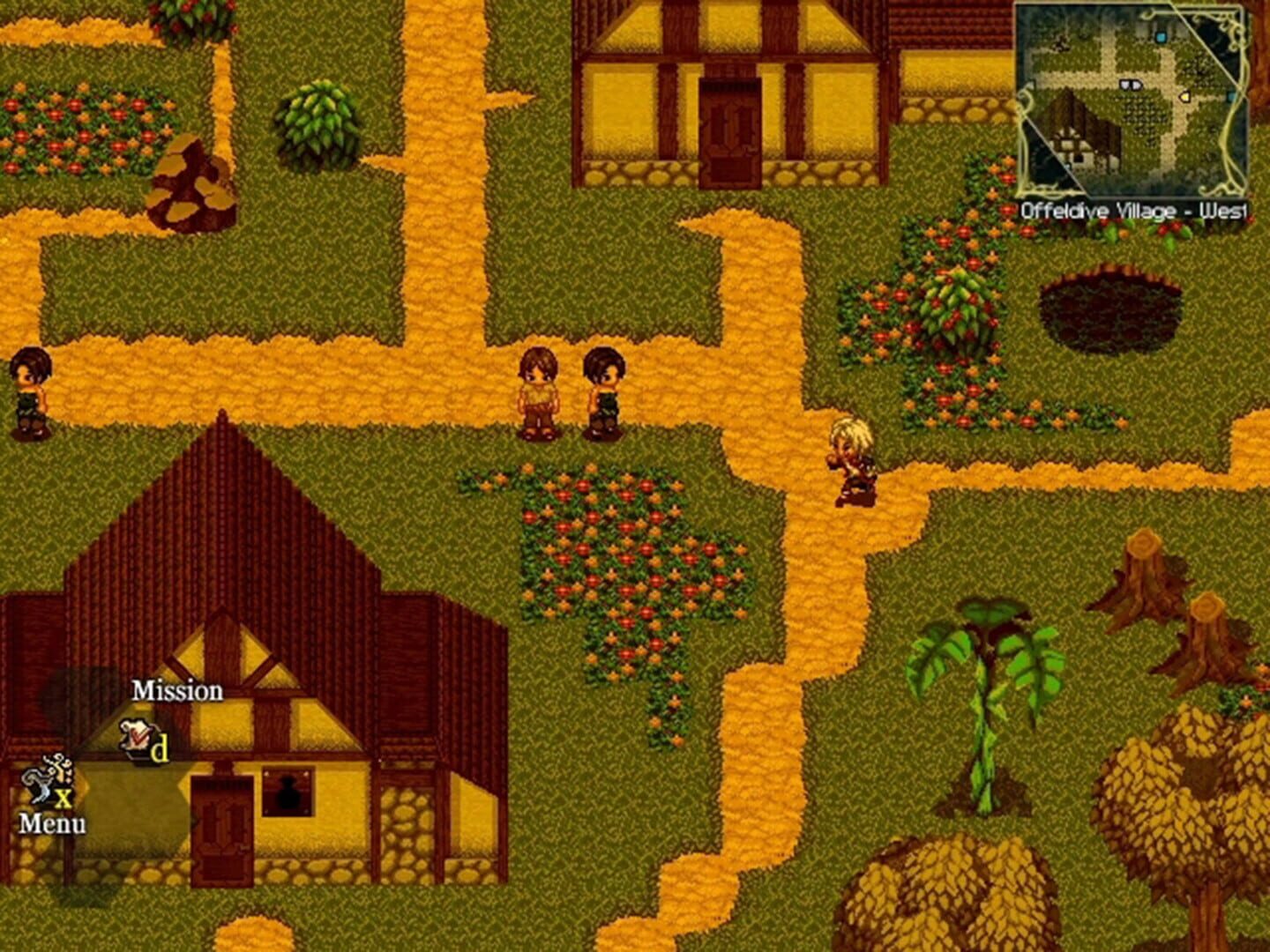
Task: Select the 'Mission' text heading
Action: pyautogui.click(x=176, y=691)
